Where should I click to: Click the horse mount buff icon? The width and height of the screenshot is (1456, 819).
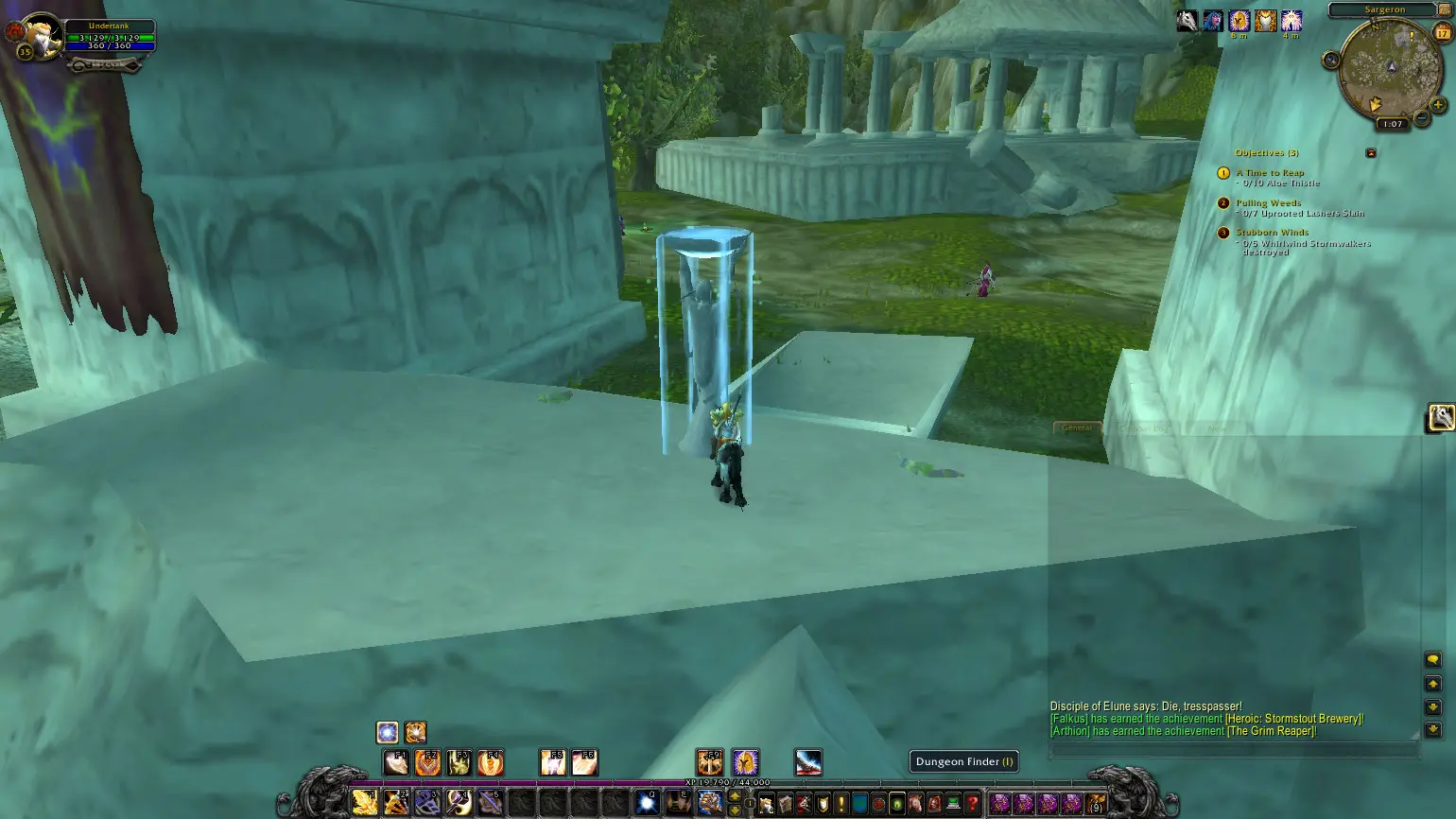(1187, 21)
